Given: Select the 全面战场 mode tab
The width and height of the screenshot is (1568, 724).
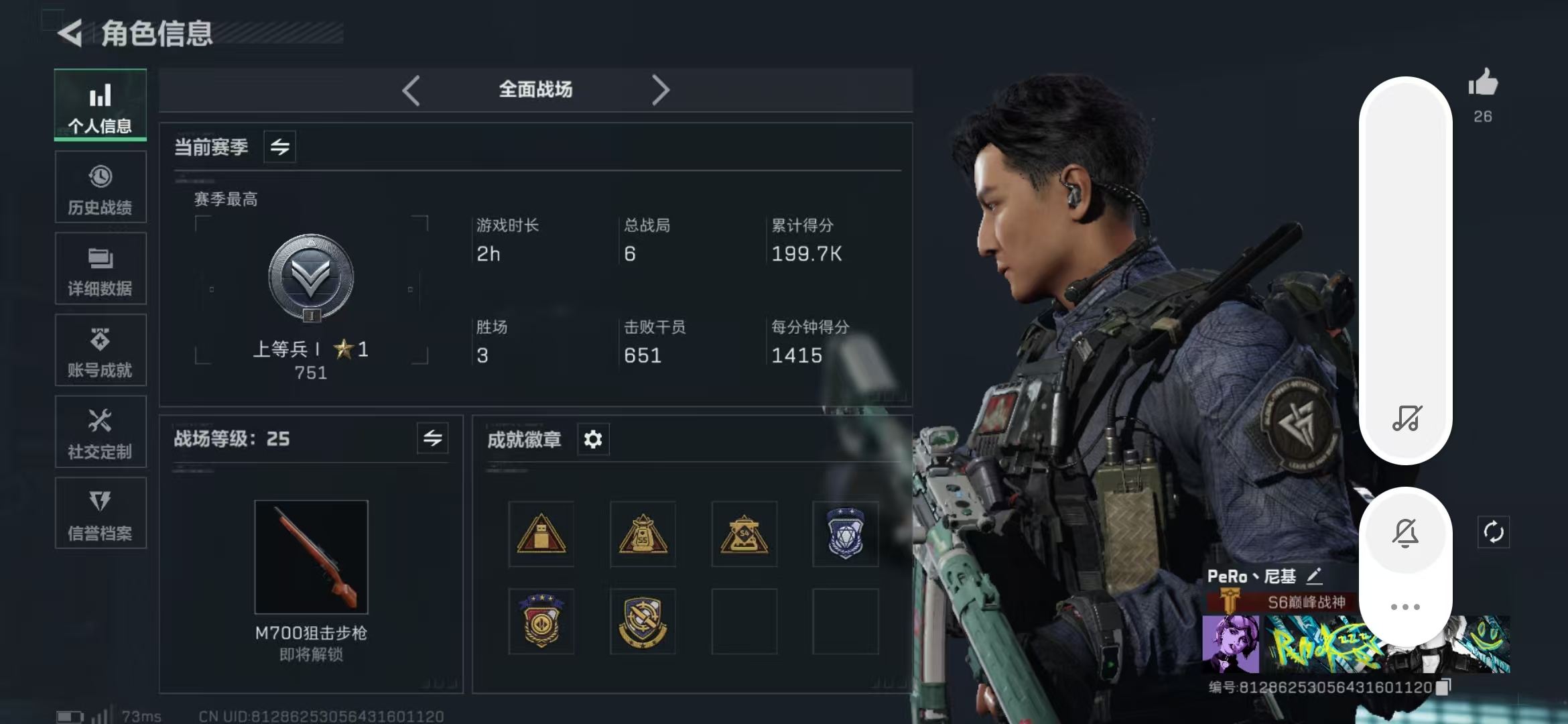Looking at the screenshot, I should tap(534, 89).
